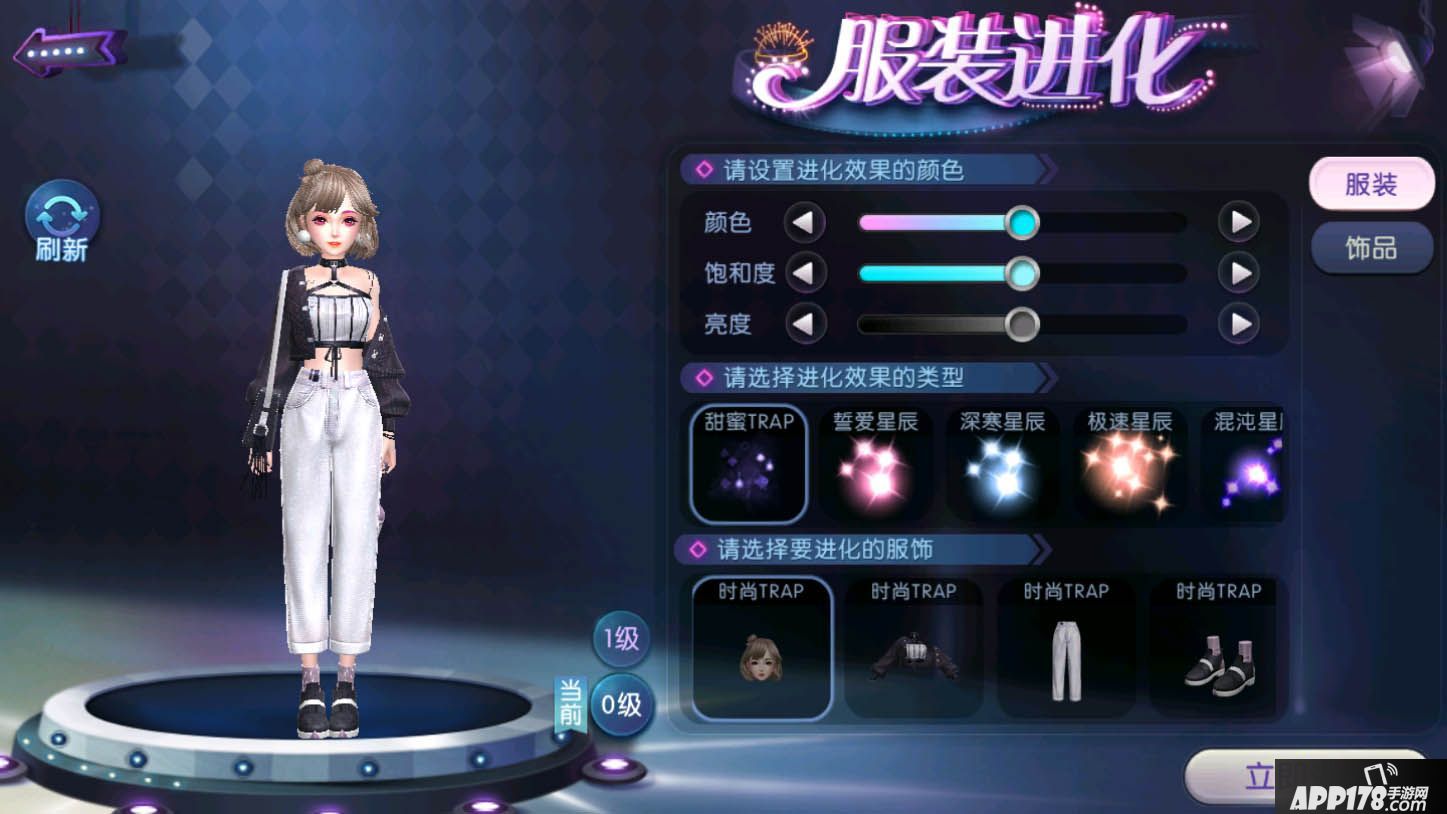Select the 誓爱星辰 pink star effect
The image size is (1447, 814).
pyautogui.click(x=875, y=463)
